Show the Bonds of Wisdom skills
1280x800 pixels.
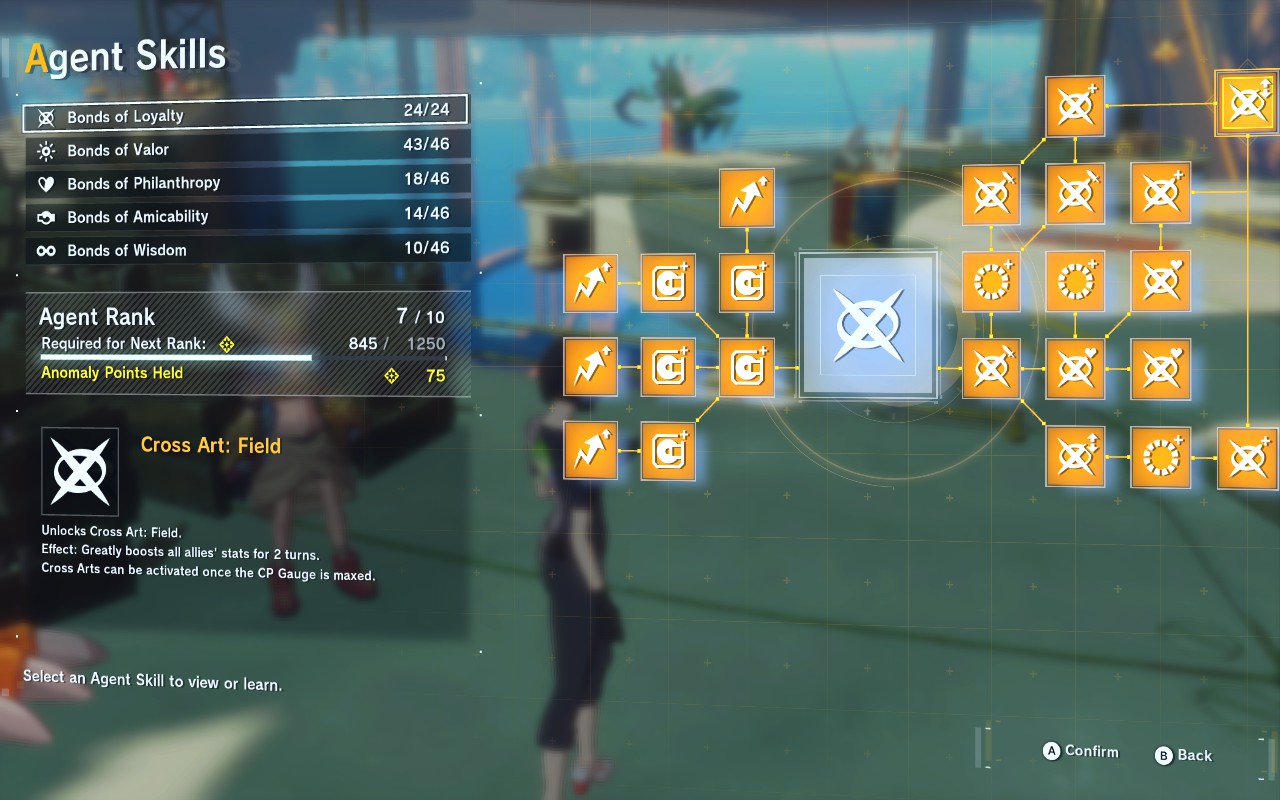[x=245, y=250]
